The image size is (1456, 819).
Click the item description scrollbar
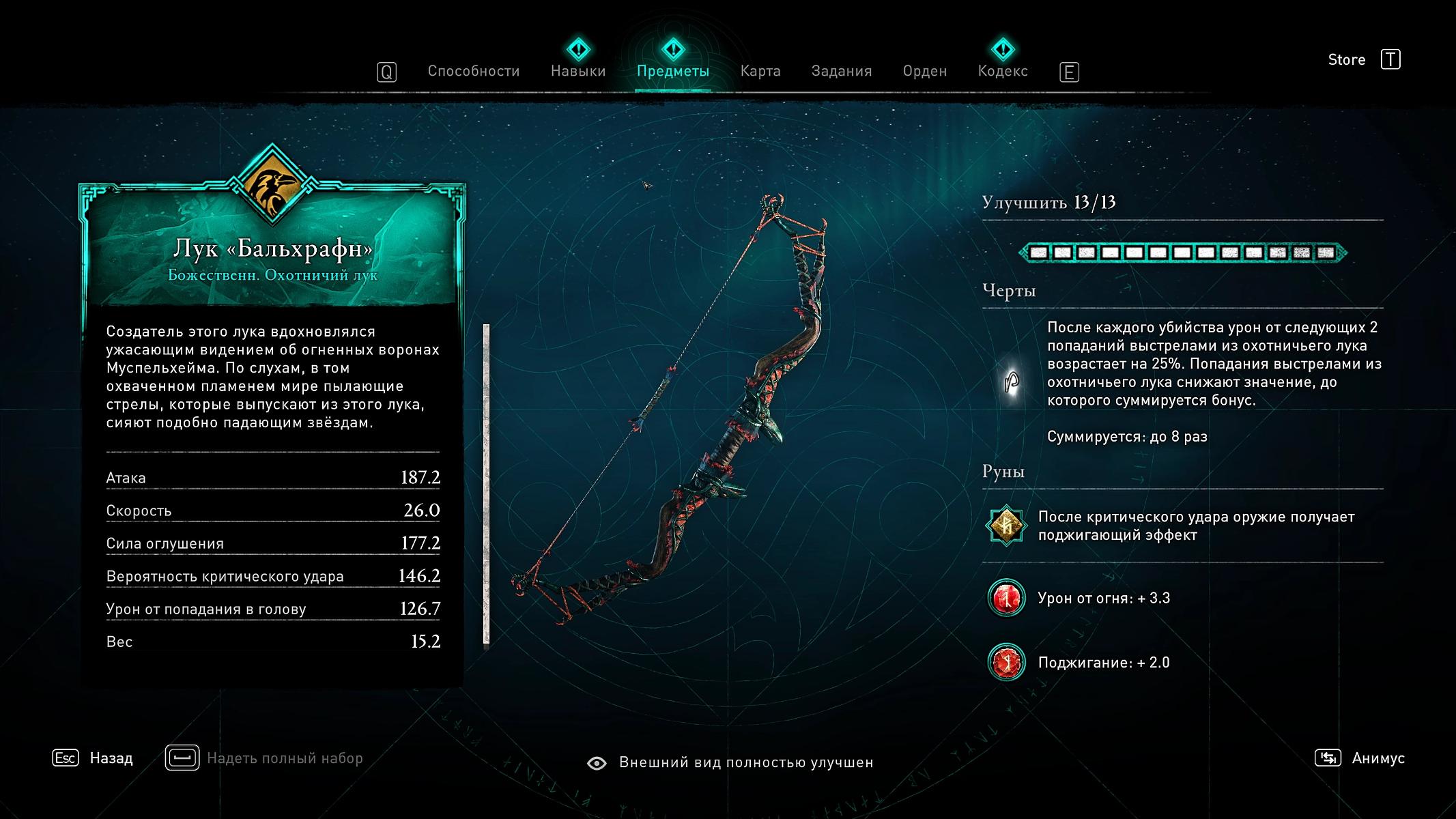pos(487,483)
